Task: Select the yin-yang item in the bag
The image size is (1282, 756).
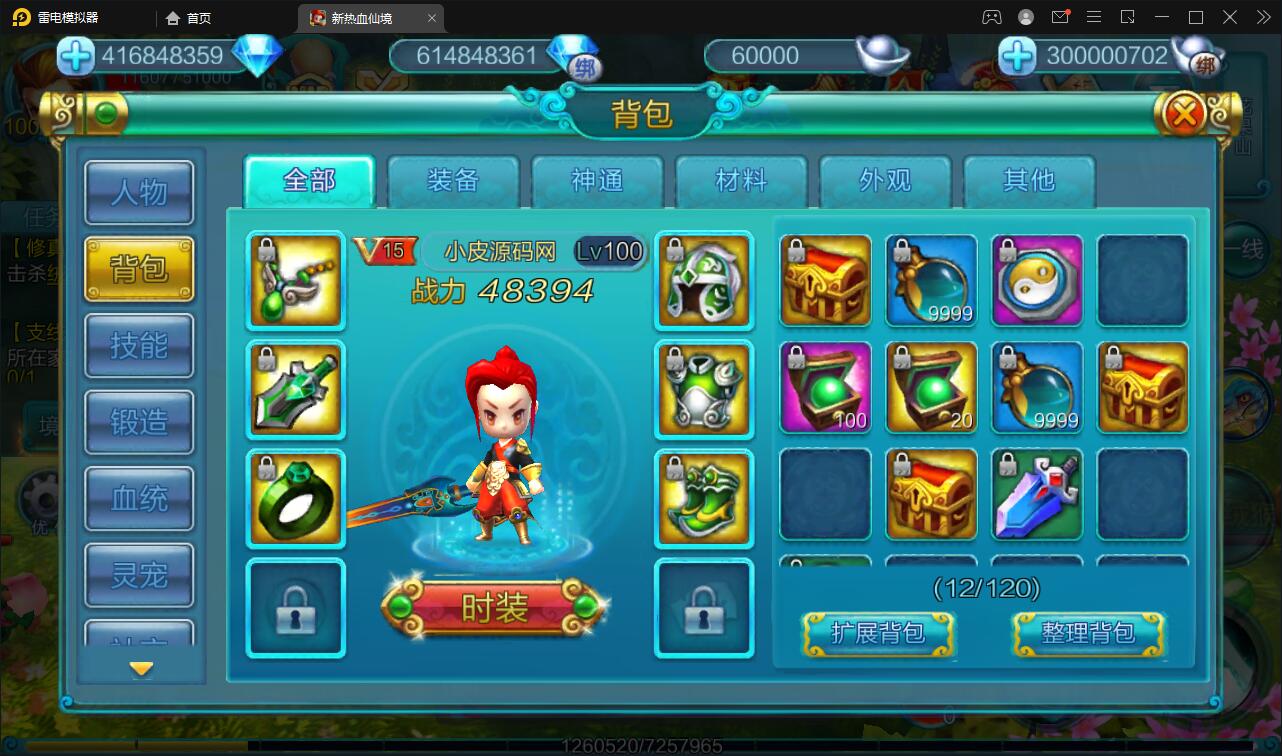Action: (x=1037, y=281)
